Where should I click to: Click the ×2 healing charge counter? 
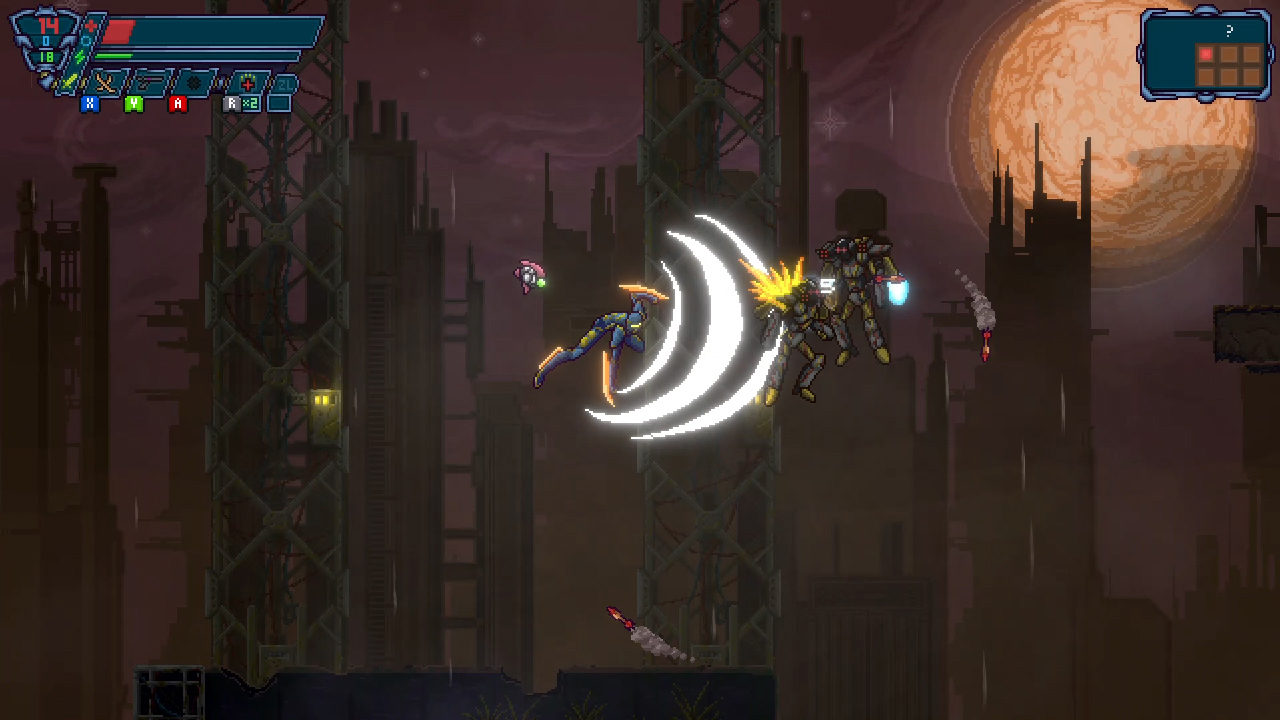pyautogui.click(x=251, y=103)
